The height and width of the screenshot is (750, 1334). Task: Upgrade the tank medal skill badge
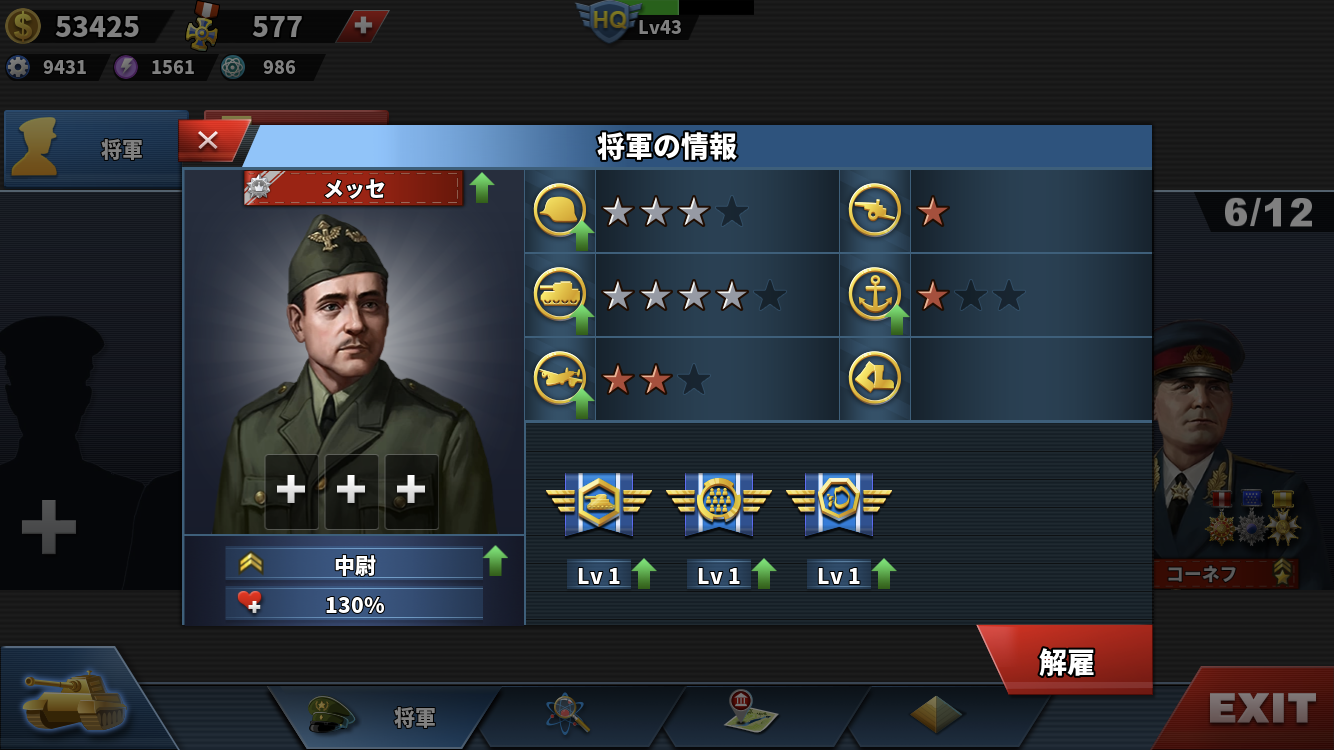tap(644, 574)
